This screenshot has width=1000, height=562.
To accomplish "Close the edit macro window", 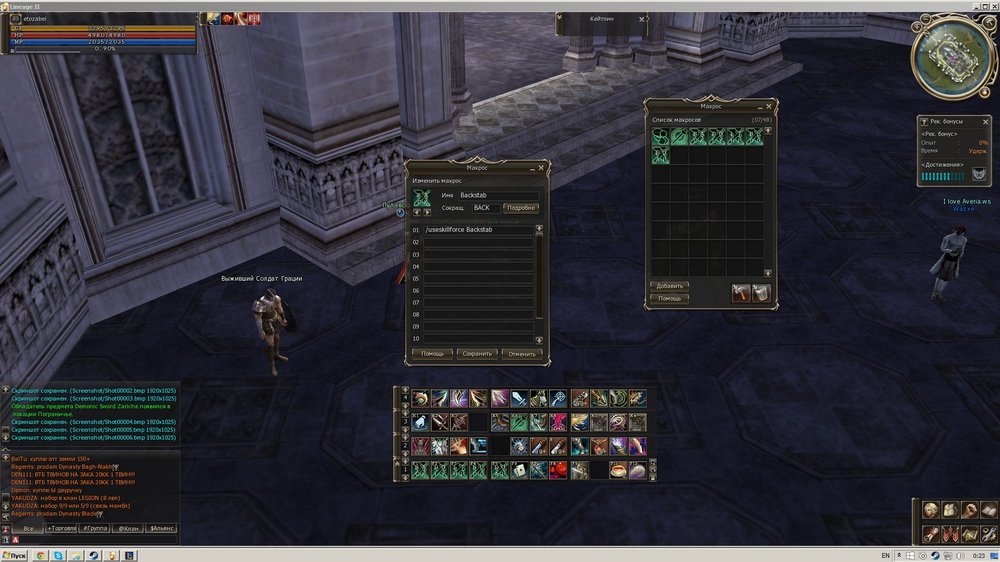I will tap(543, 168).
